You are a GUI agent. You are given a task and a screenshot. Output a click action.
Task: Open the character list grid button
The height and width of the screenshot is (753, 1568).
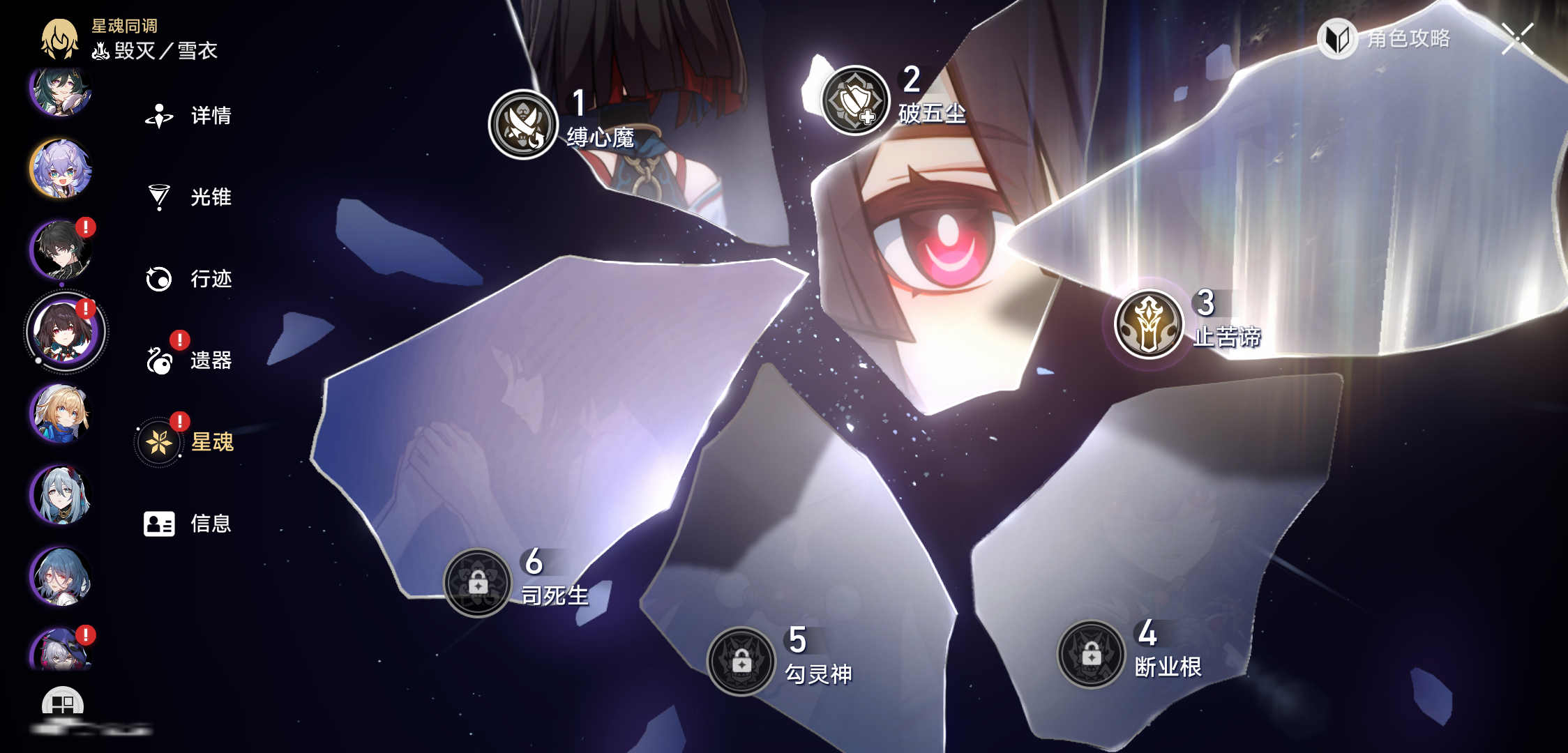point(63,704)
